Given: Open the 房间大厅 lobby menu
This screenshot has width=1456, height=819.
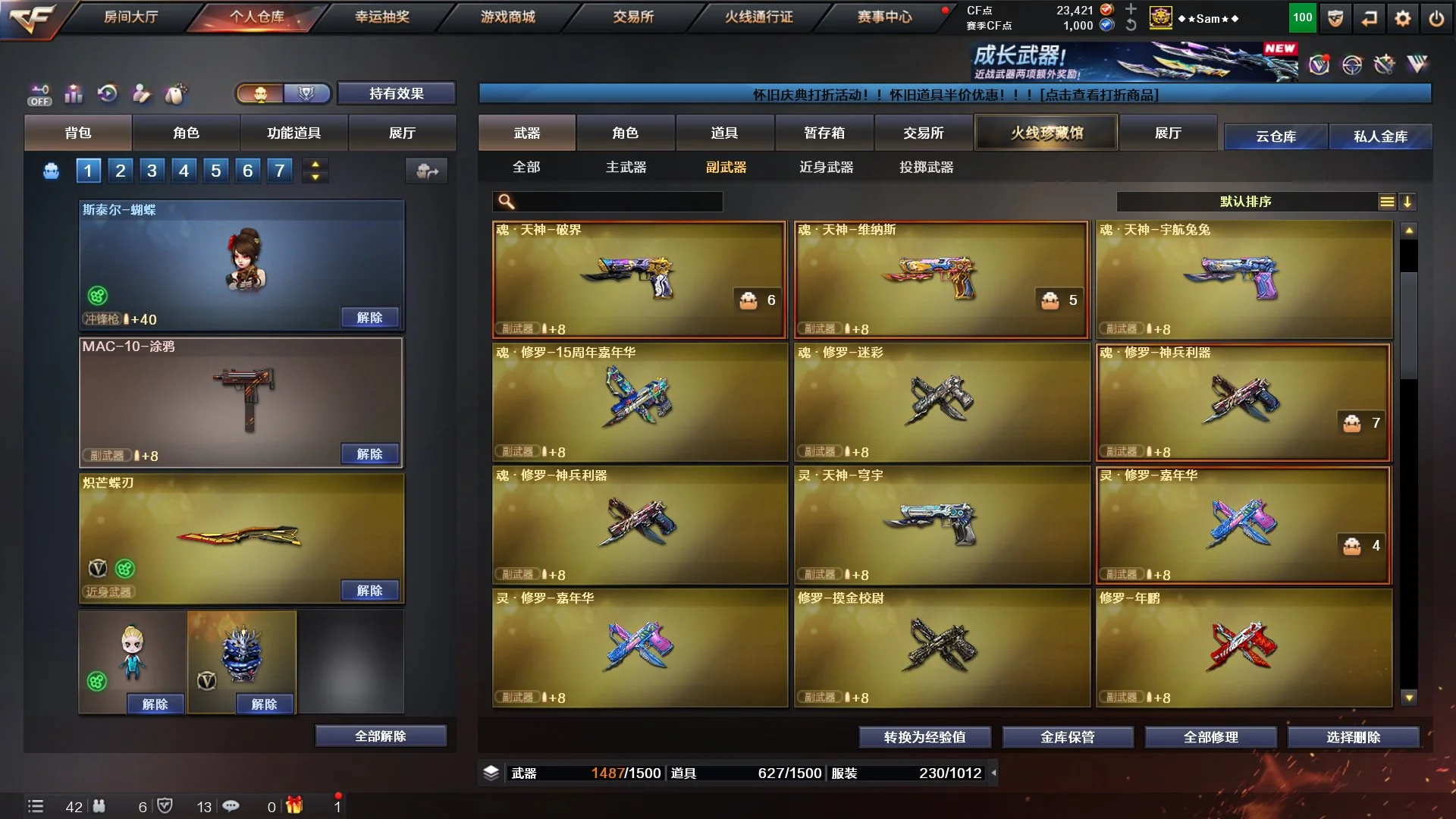Looking at the screenshot, I should point(130,17).
